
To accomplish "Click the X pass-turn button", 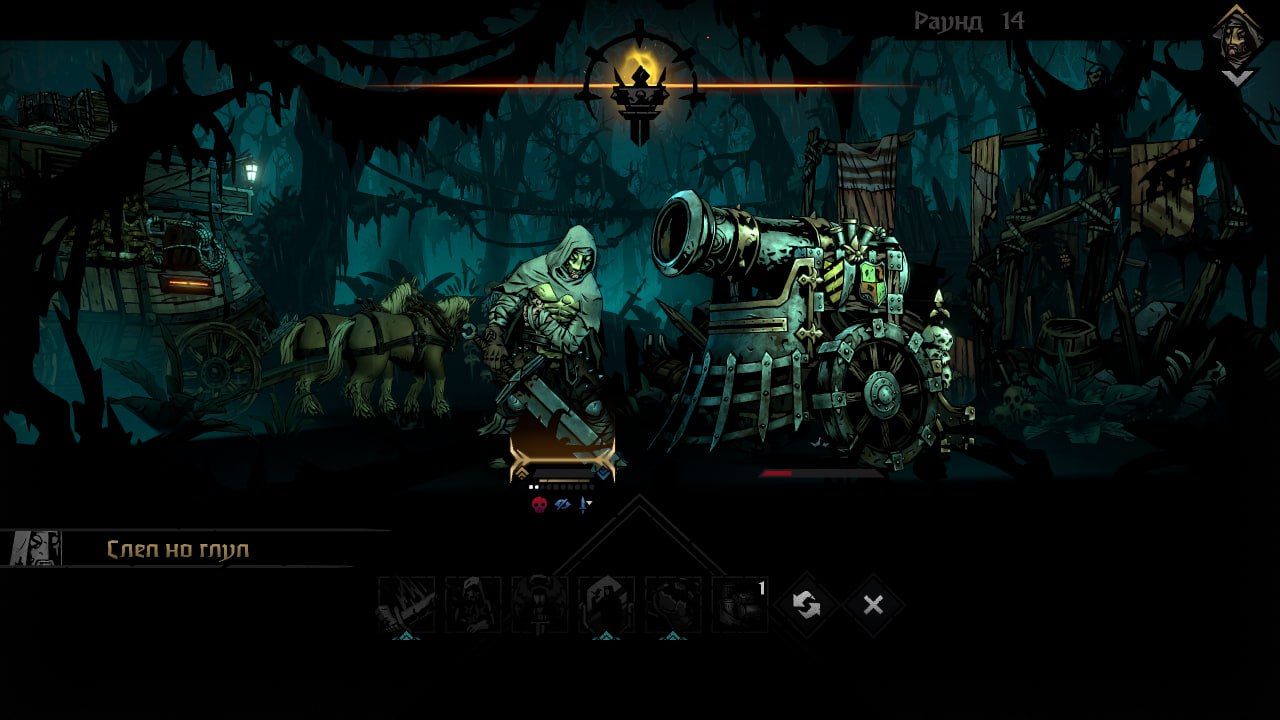I will point(873,604).
